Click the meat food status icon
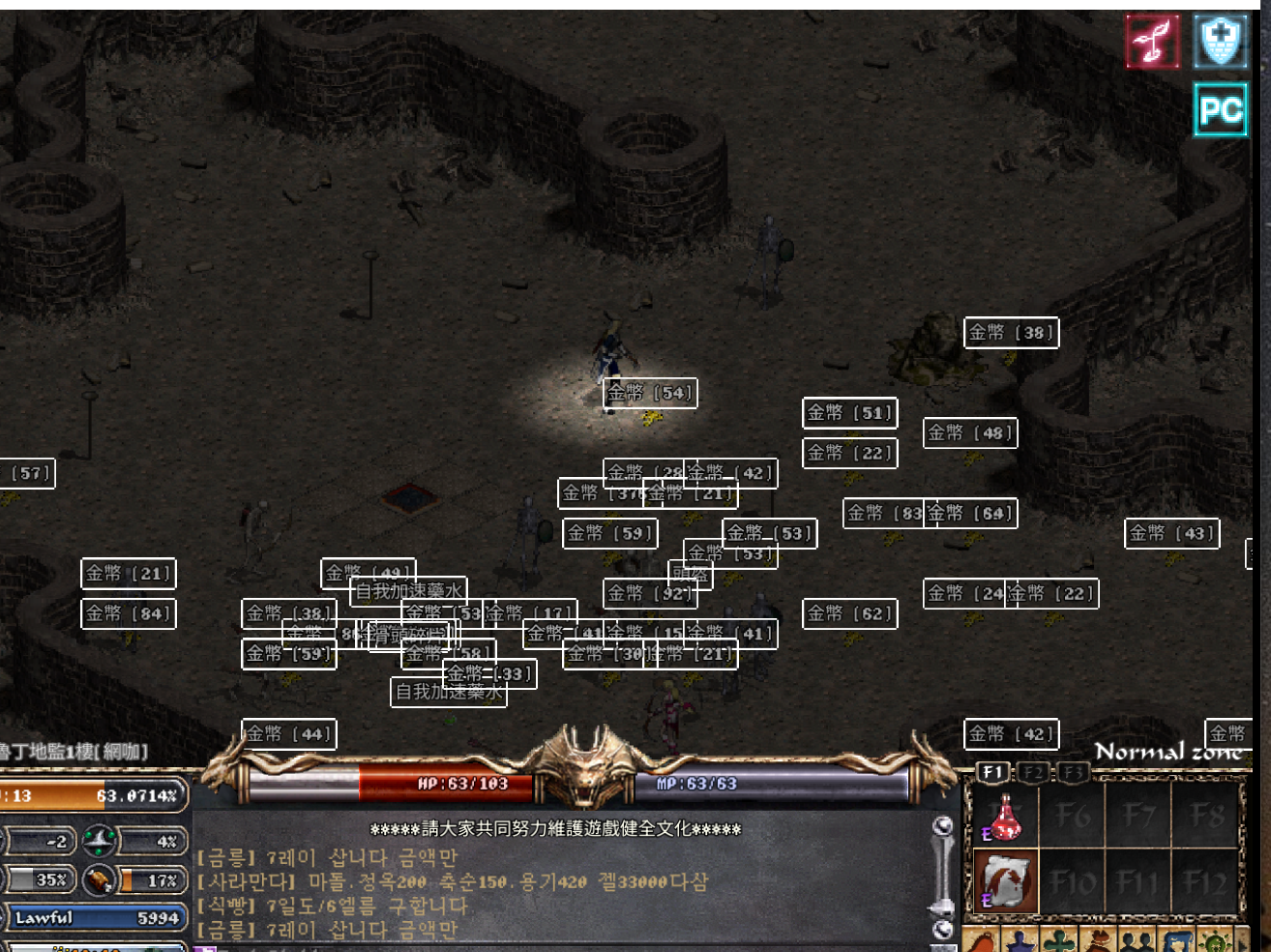Image resolution: width=1271 pixels, height=952 pixels. 99,879
